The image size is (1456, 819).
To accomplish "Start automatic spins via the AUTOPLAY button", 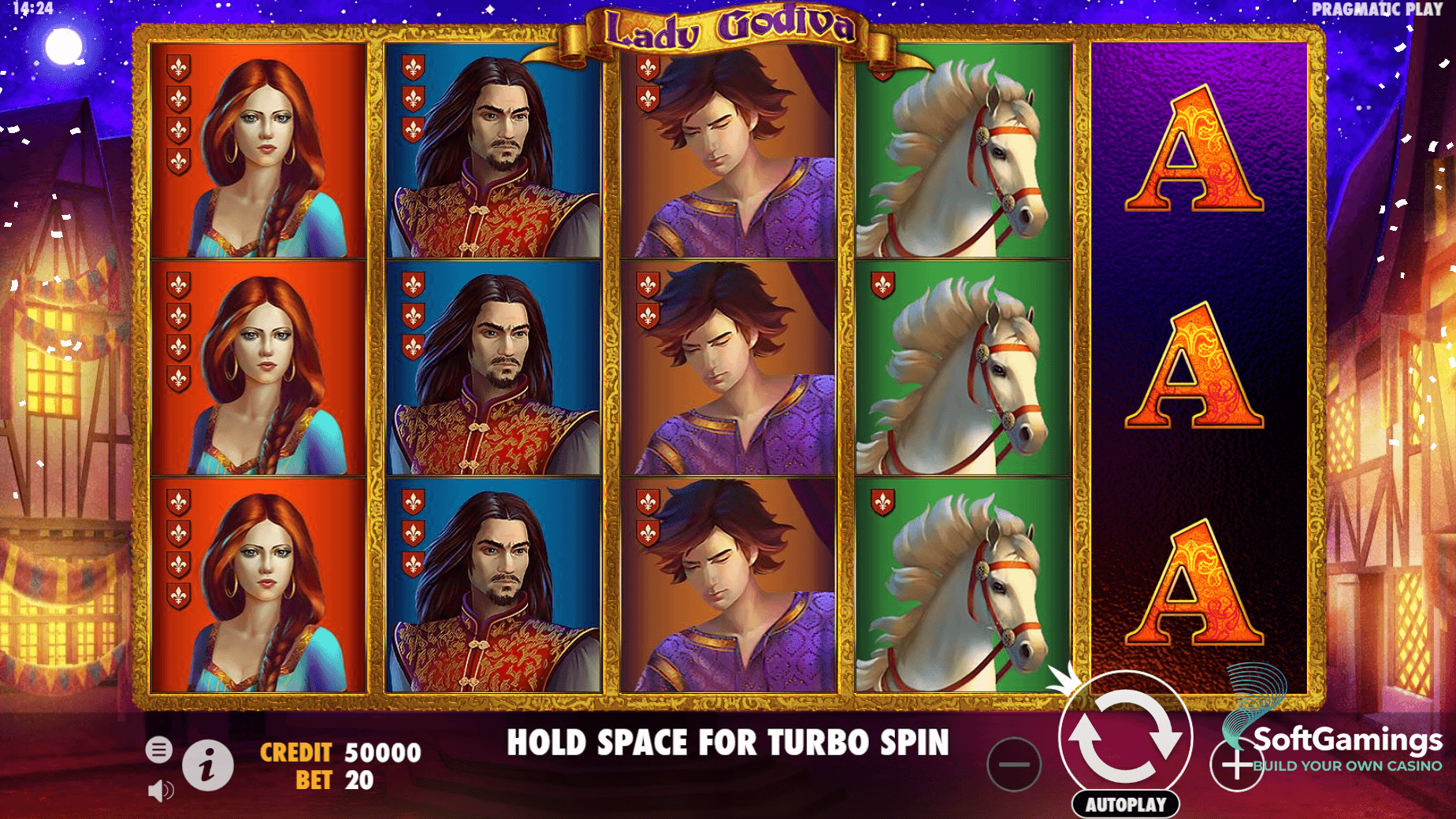I will point(1127,804).
